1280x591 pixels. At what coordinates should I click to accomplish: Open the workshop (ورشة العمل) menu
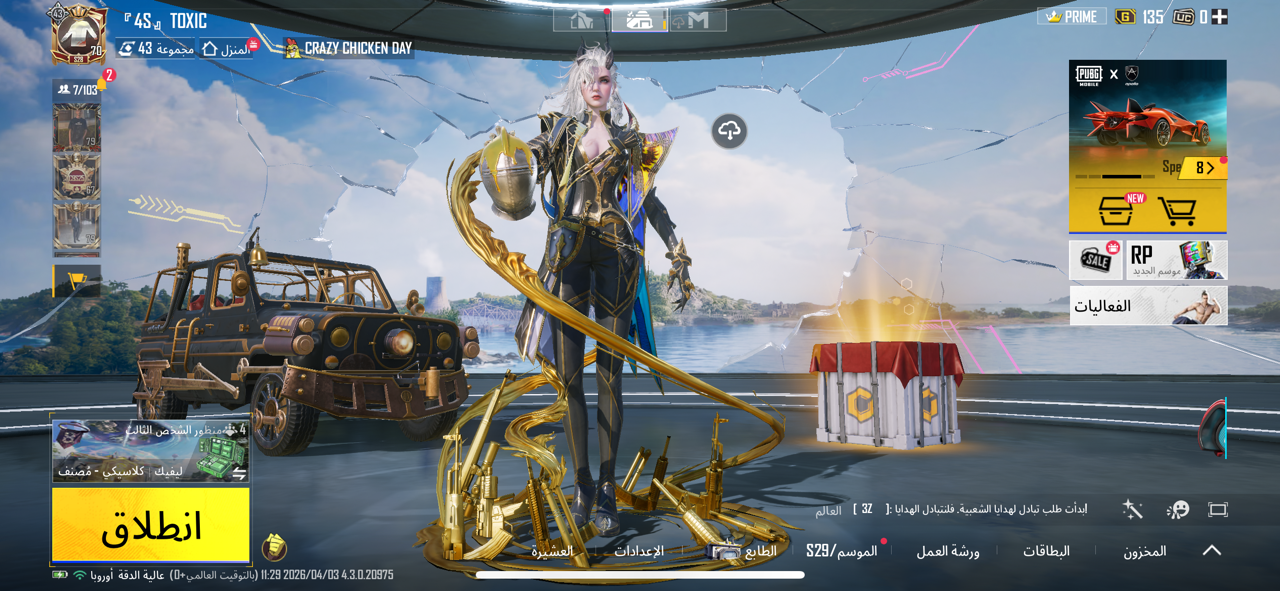point(947,551)
